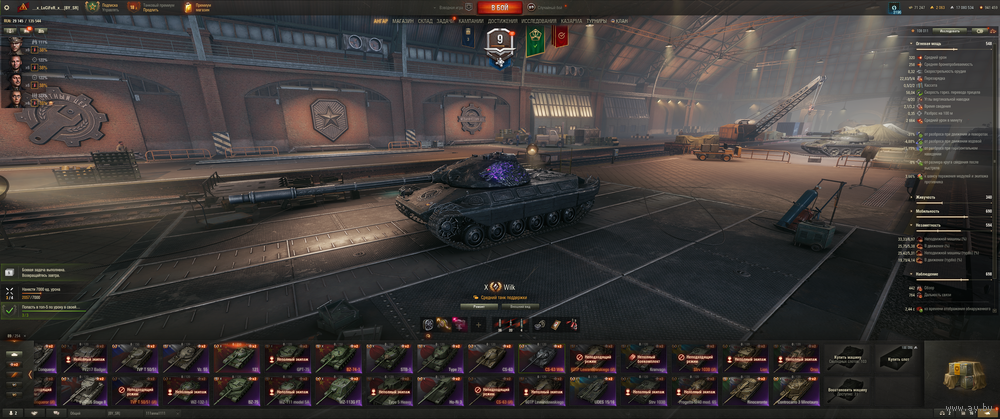1000x419 pixels.
Task: Open the Задачи (Missions) tab
Action: tap(446, 20)
